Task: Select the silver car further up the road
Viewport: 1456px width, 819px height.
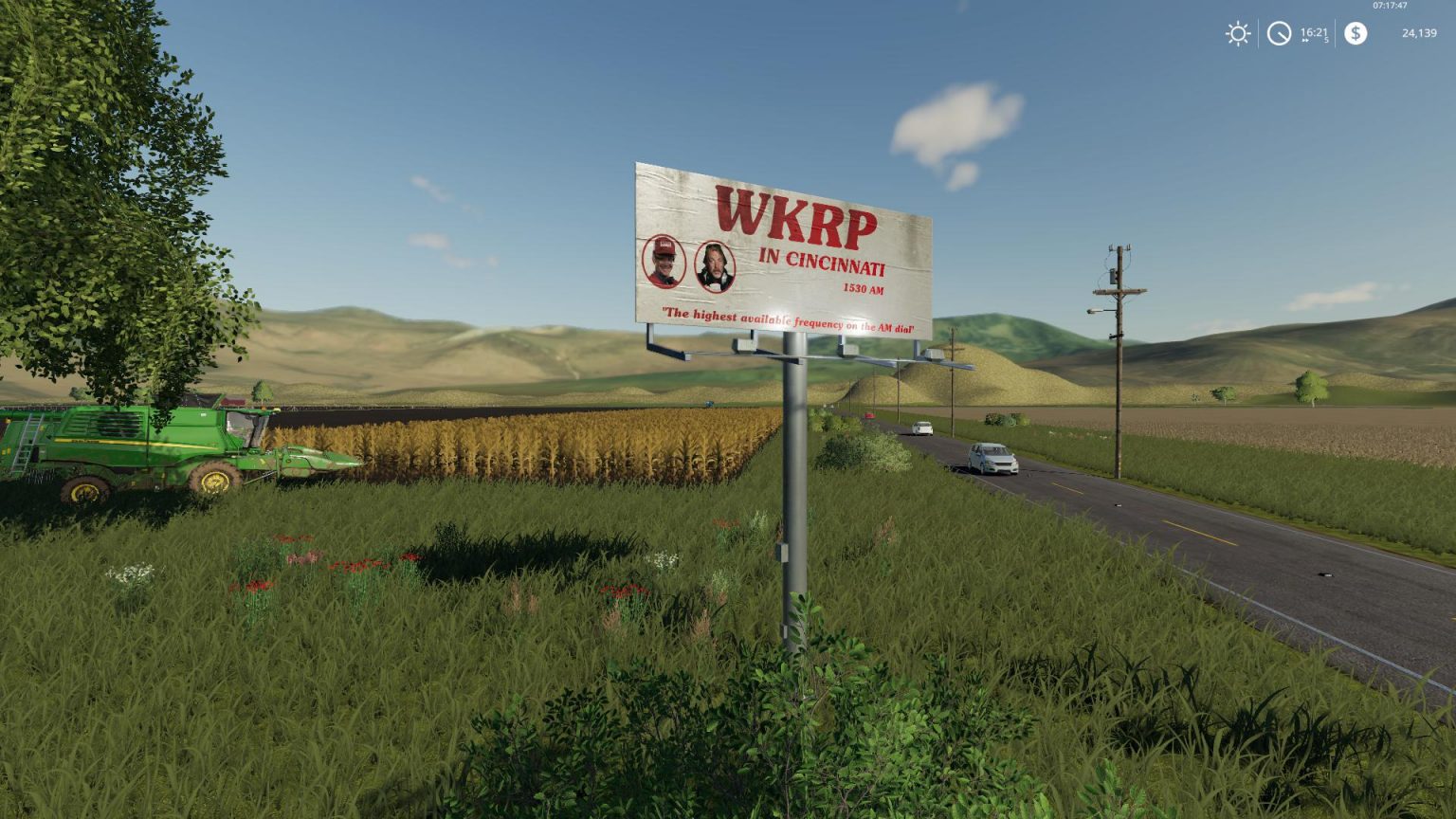Action: pos(922,426)
